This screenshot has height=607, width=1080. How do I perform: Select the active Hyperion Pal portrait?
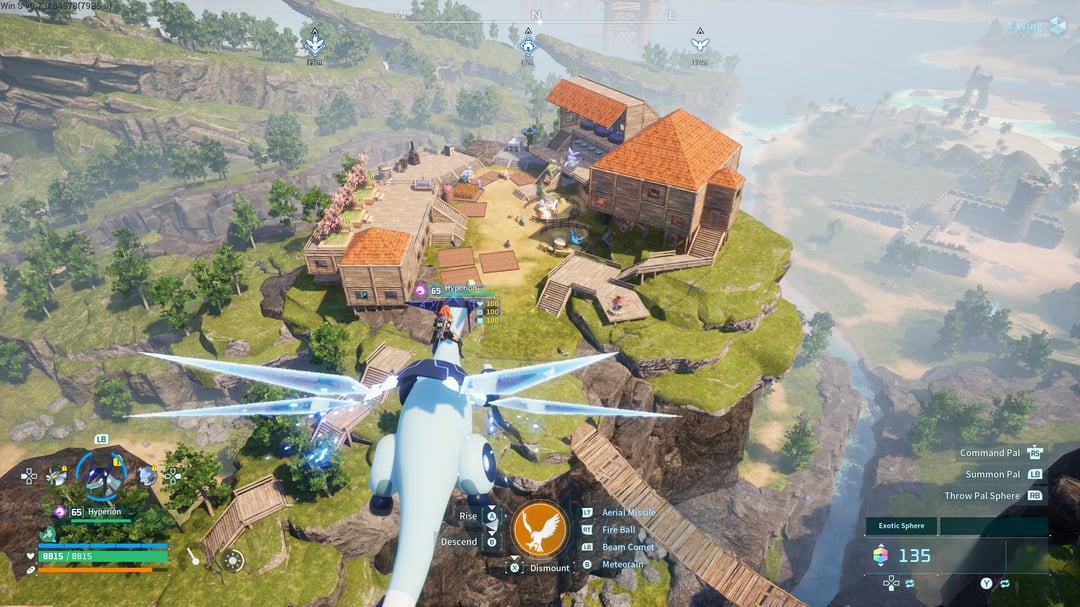click(x=103, y=479)
